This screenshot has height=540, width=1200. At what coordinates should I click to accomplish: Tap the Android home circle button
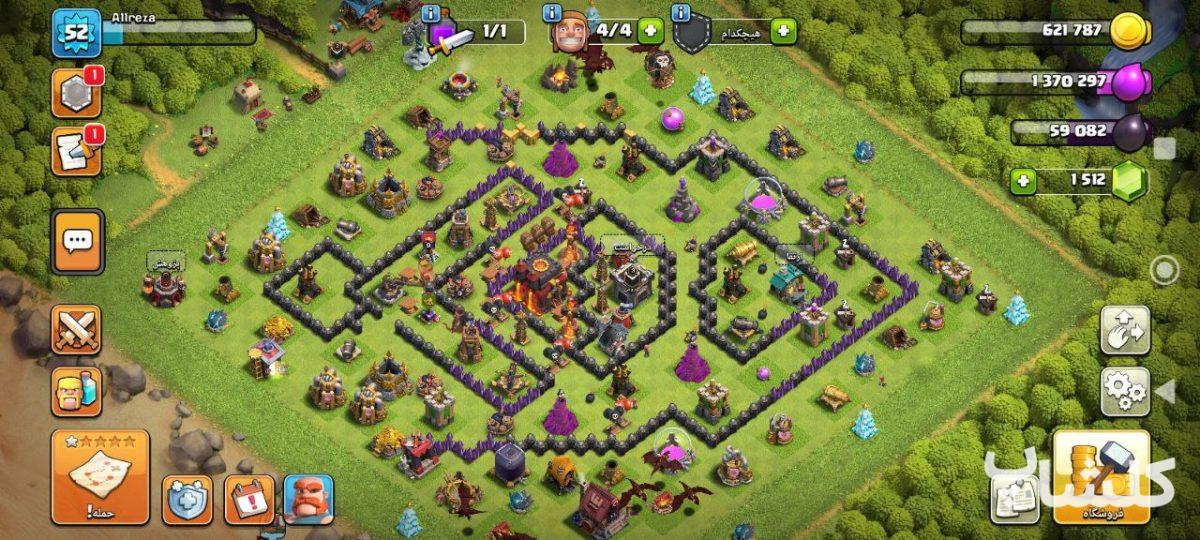click(x=1164, y=270)
